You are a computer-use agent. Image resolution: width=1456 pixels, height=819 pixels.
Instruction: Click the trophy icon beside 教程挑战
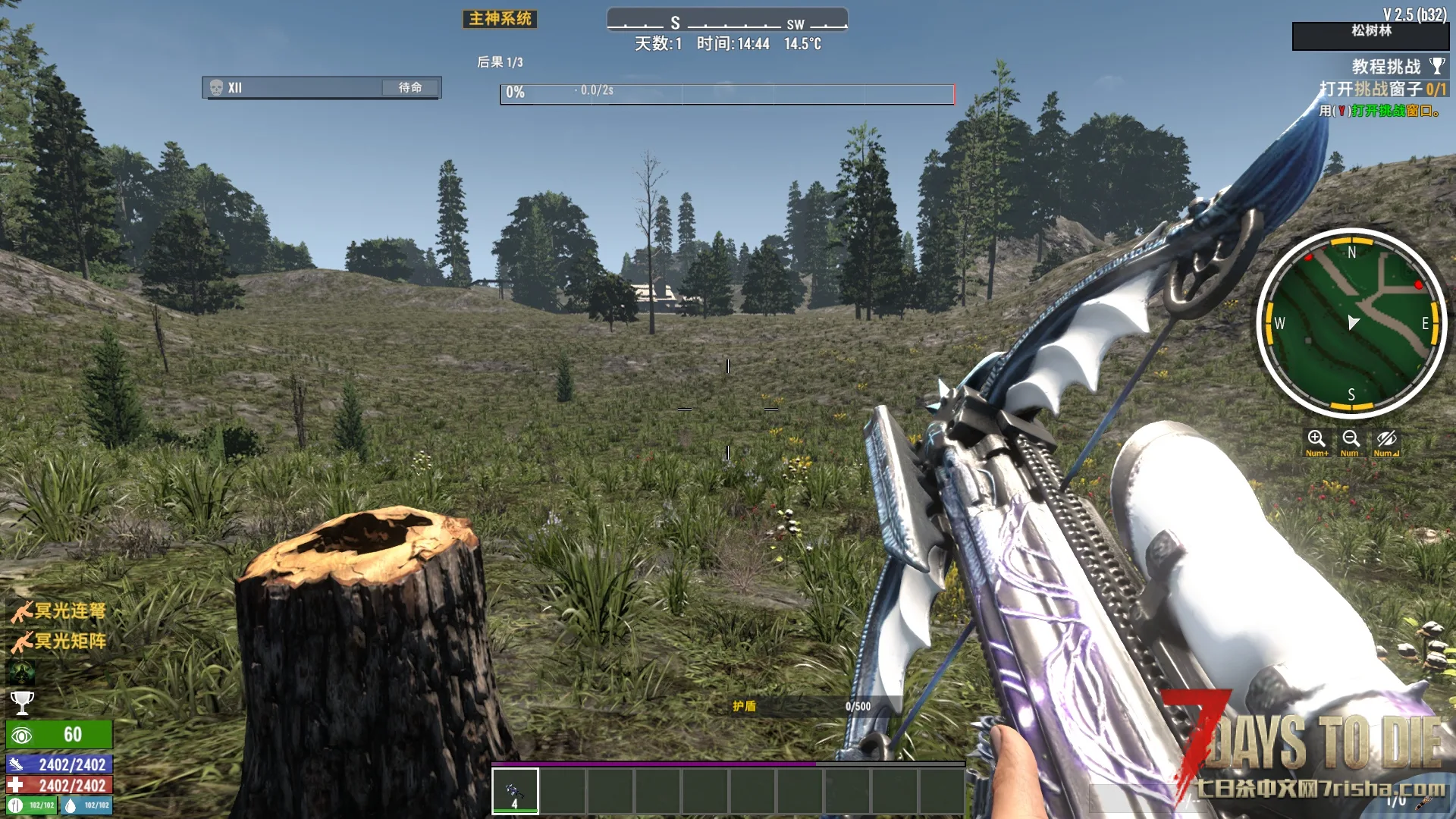pyautogui.click(x=1437, y=66)
